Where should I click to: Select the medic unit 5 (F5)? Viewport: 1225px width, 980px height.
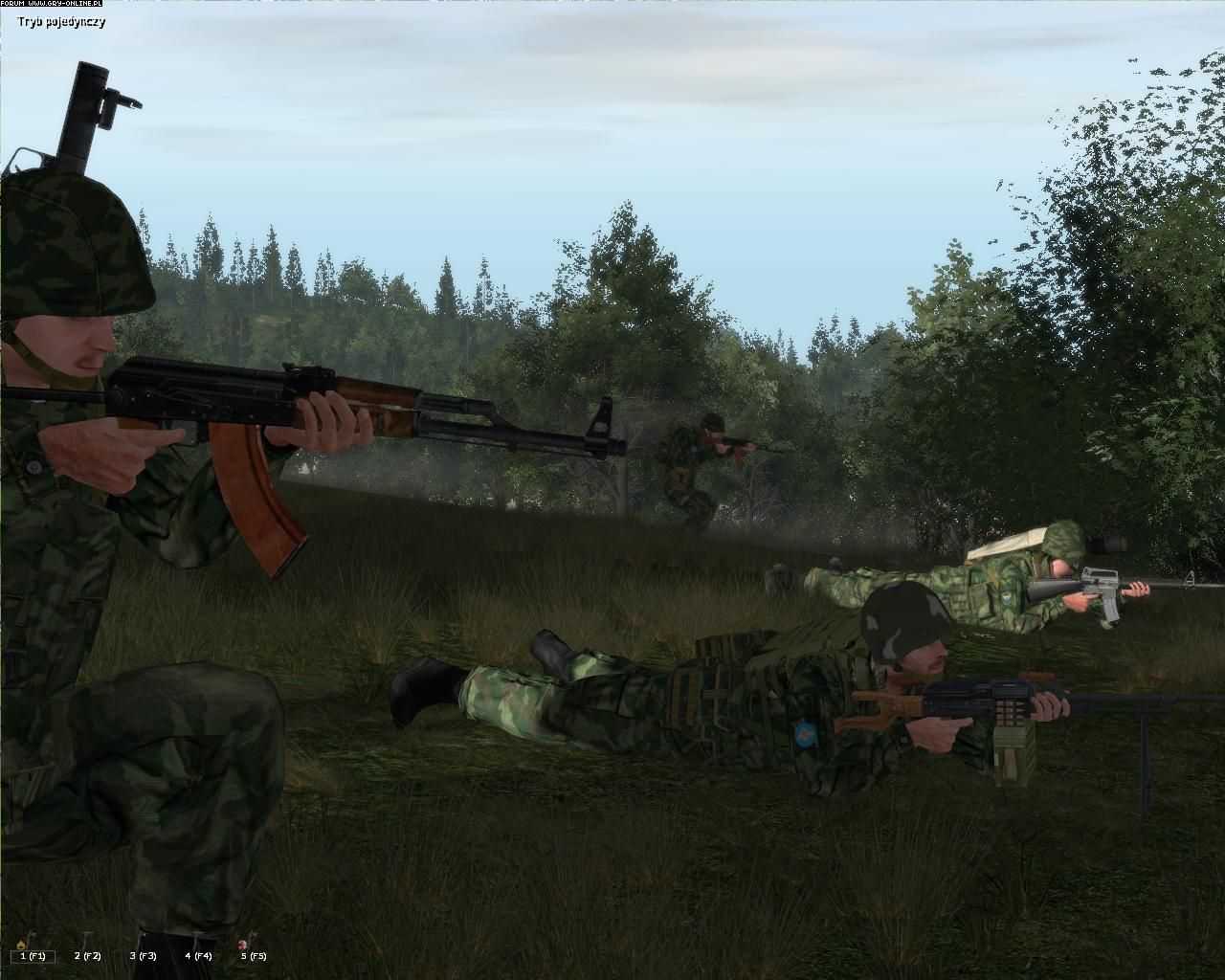click(x=254, y=955)
